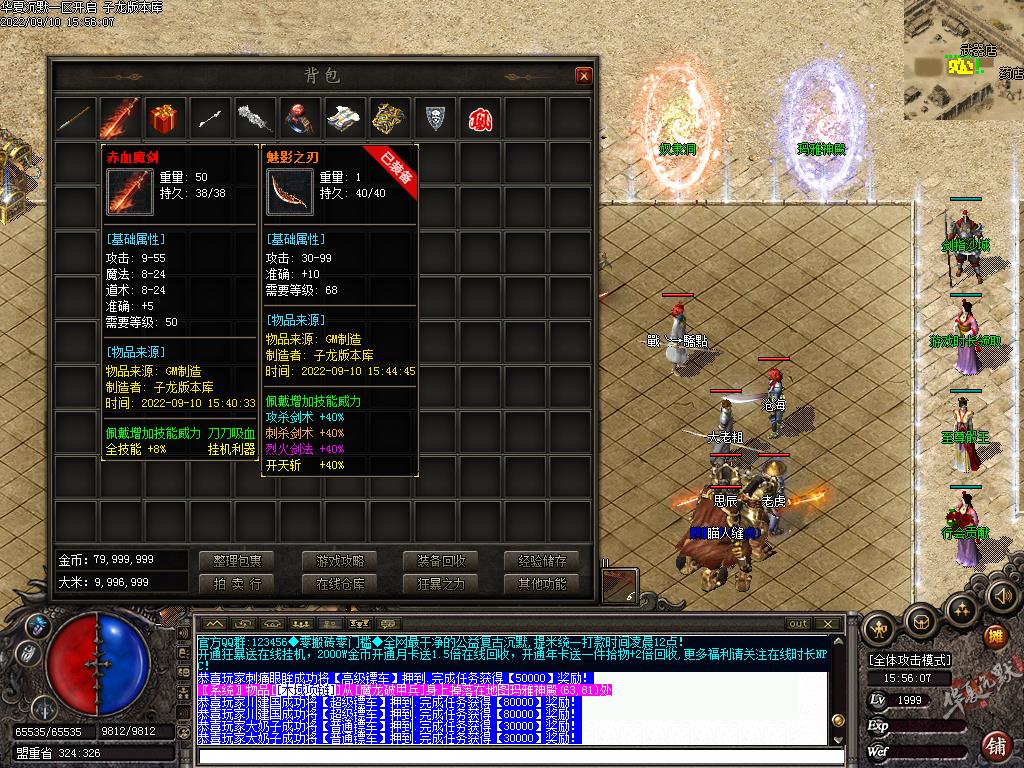Close the 背包 backpack window
Screen dimensions: 1024x768
[x=584, y=76]
